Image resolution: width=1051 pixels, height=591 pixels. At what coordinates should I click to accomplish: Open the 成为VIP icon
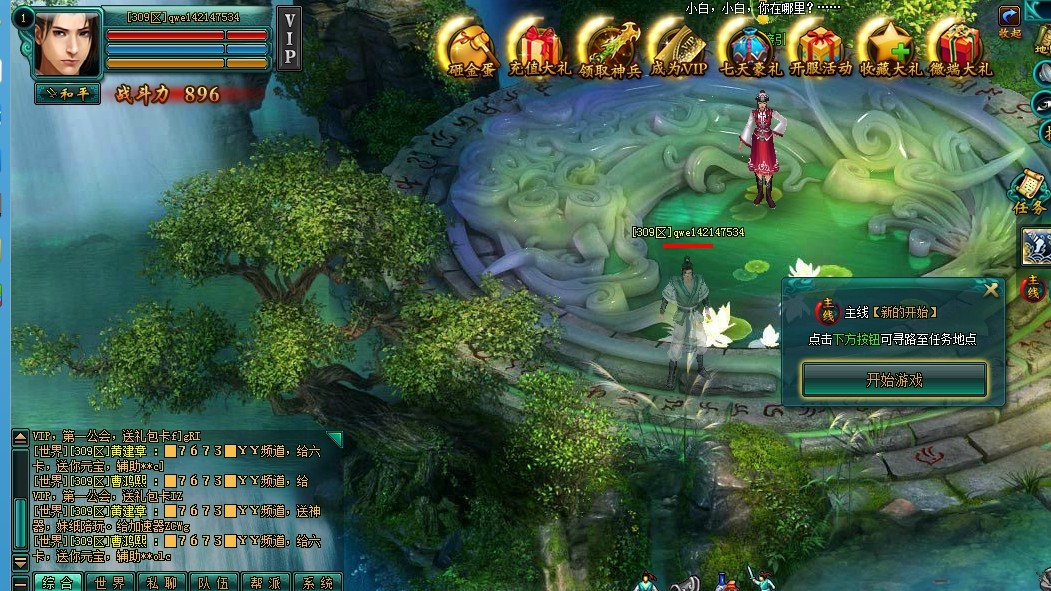[678, 46]
